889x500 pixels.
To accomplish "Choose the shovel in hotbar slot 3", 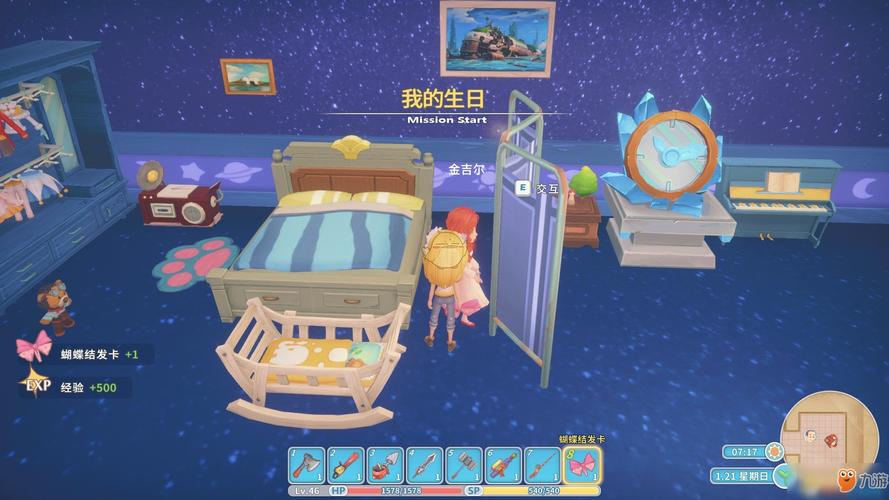I will (385, 465).
